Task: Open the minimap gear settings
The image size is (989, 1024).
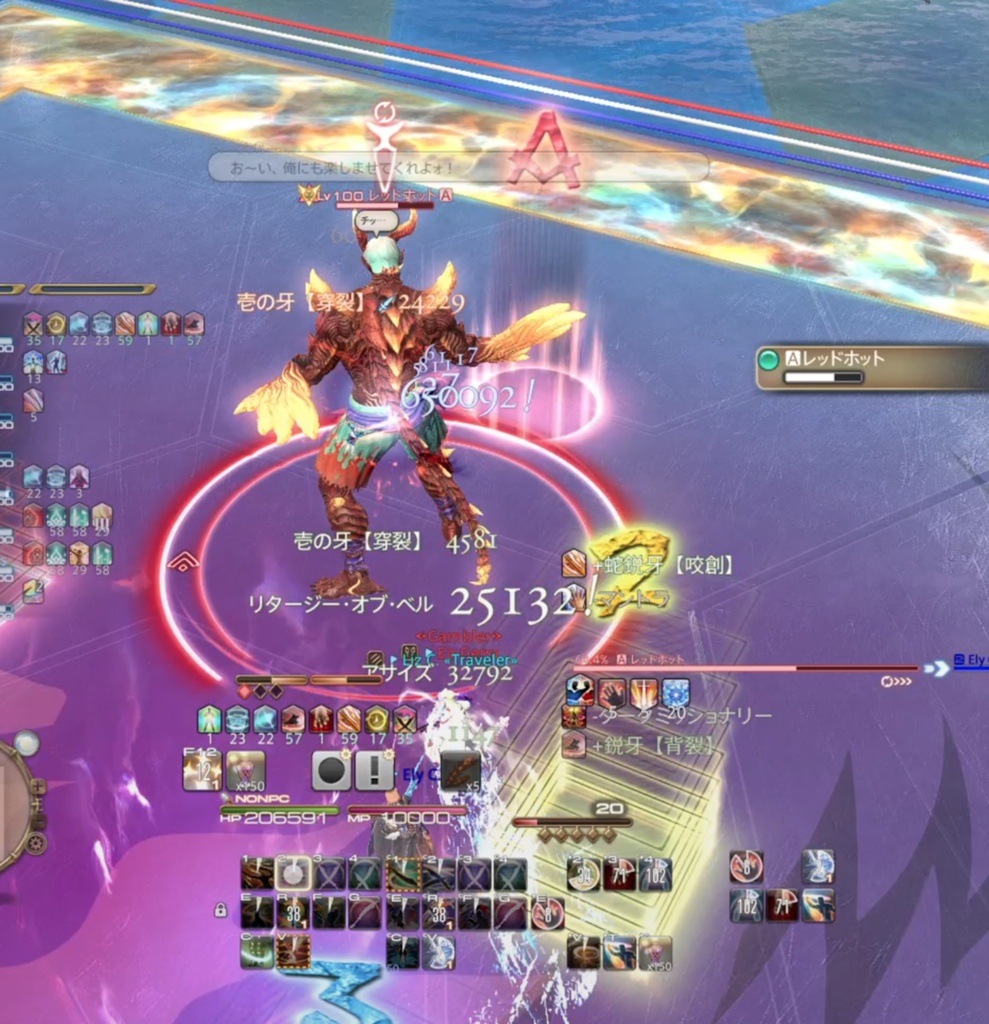Action: (x=37, y=842)
